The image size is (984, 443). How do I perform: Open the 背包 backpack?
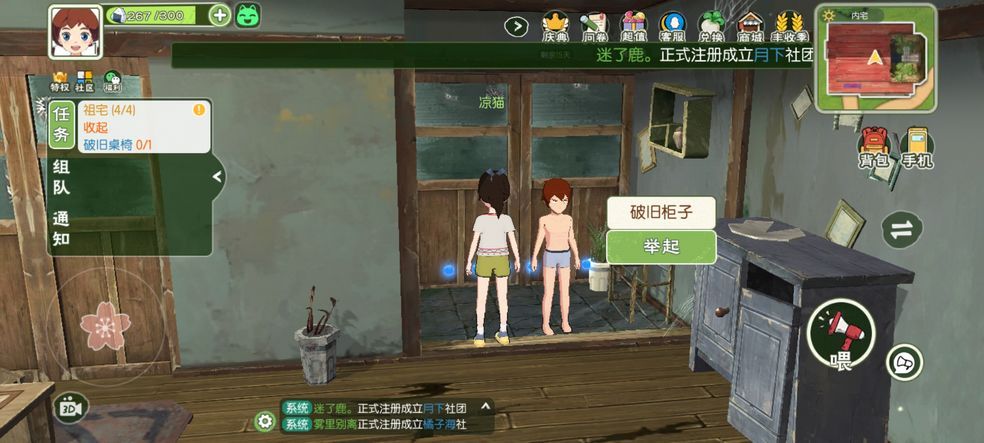click(873, 148)
